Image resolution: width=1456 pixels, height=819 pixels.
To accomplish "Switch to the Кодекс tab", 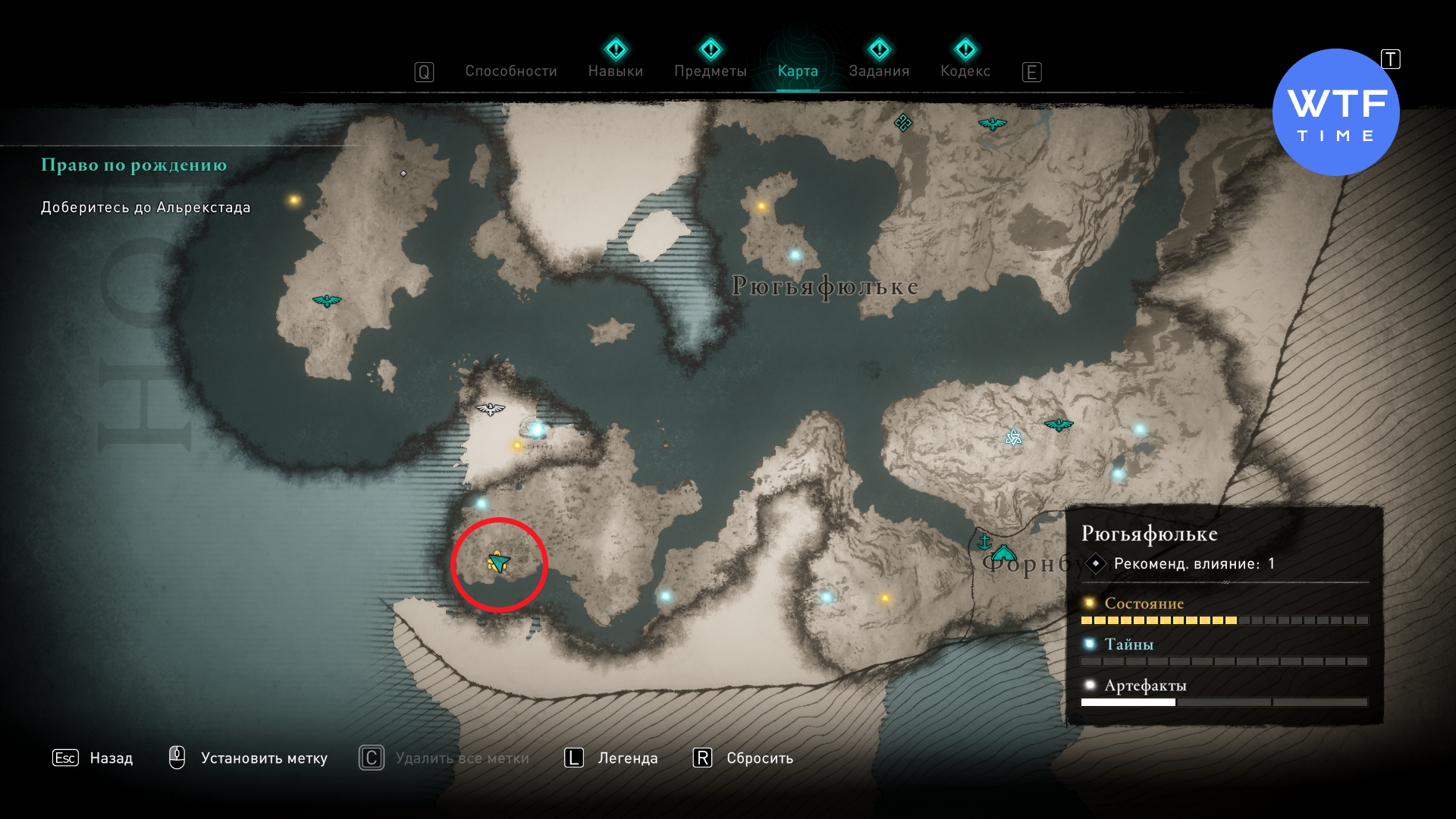I will pyautogui.click(x=965, y=71).
